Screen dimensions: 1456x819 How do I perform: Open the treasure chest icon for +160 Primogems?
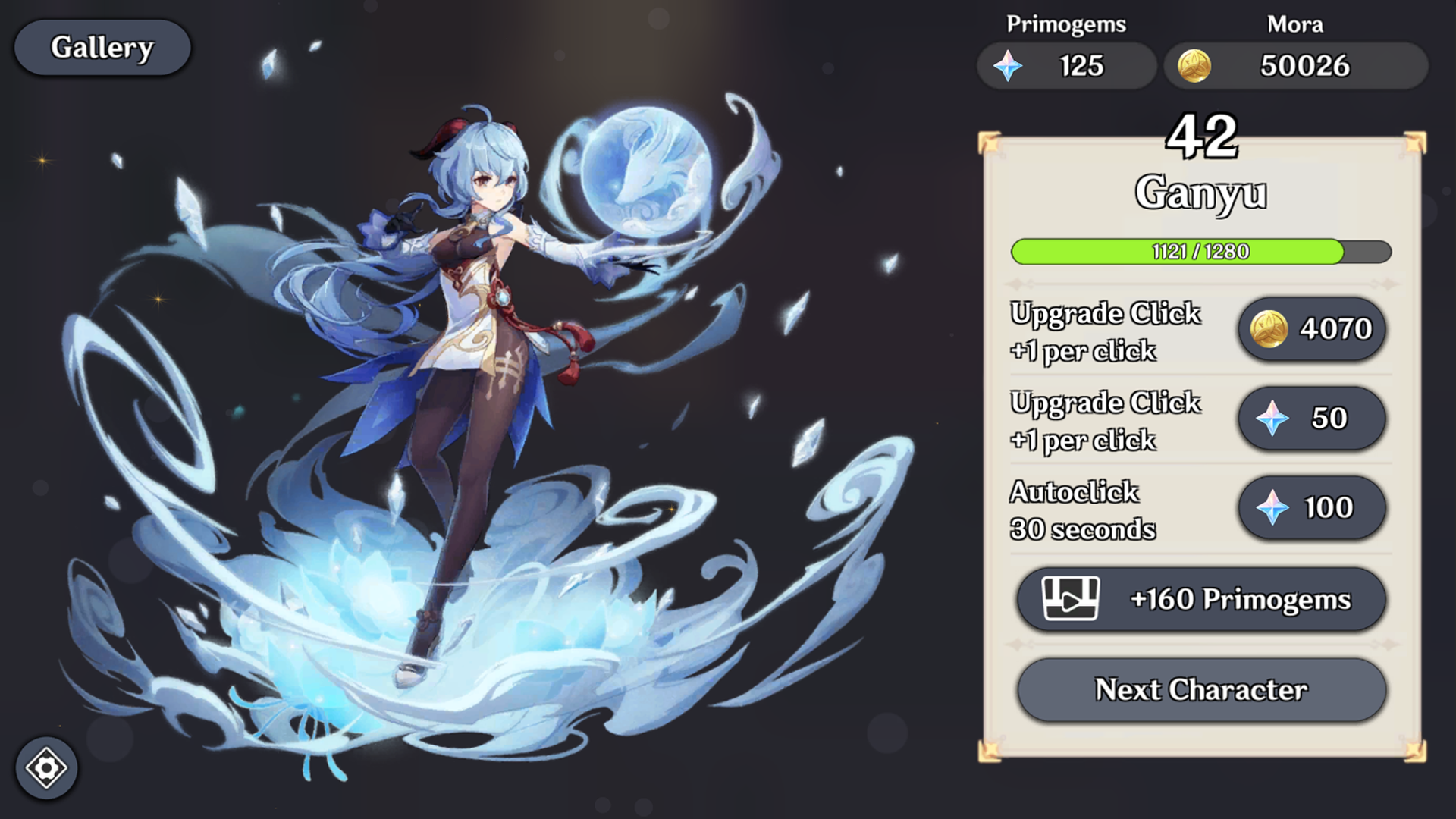click(x=1069, y=599)
